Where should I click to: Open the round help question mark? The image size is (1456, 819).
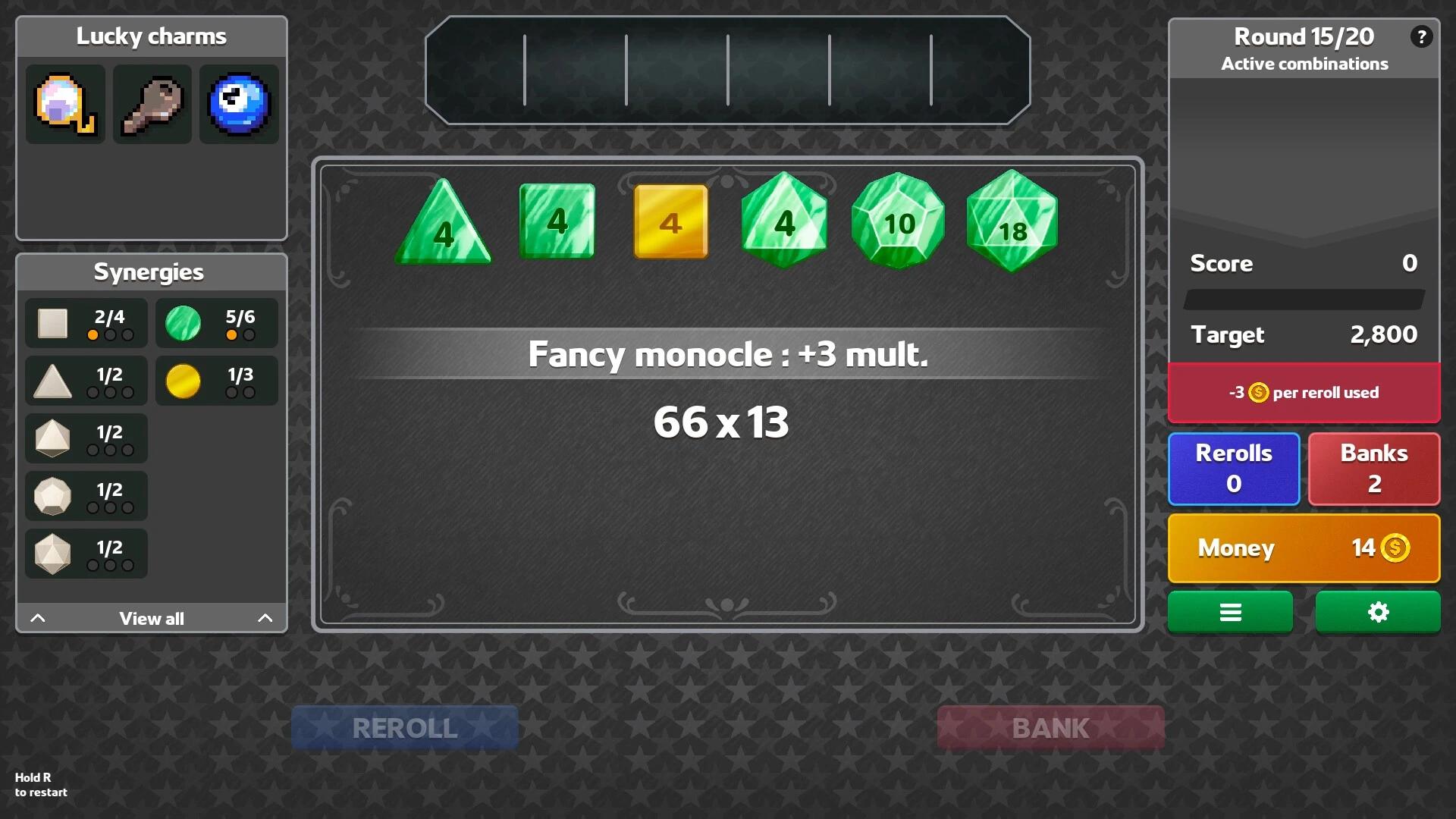click(1422, 36)
